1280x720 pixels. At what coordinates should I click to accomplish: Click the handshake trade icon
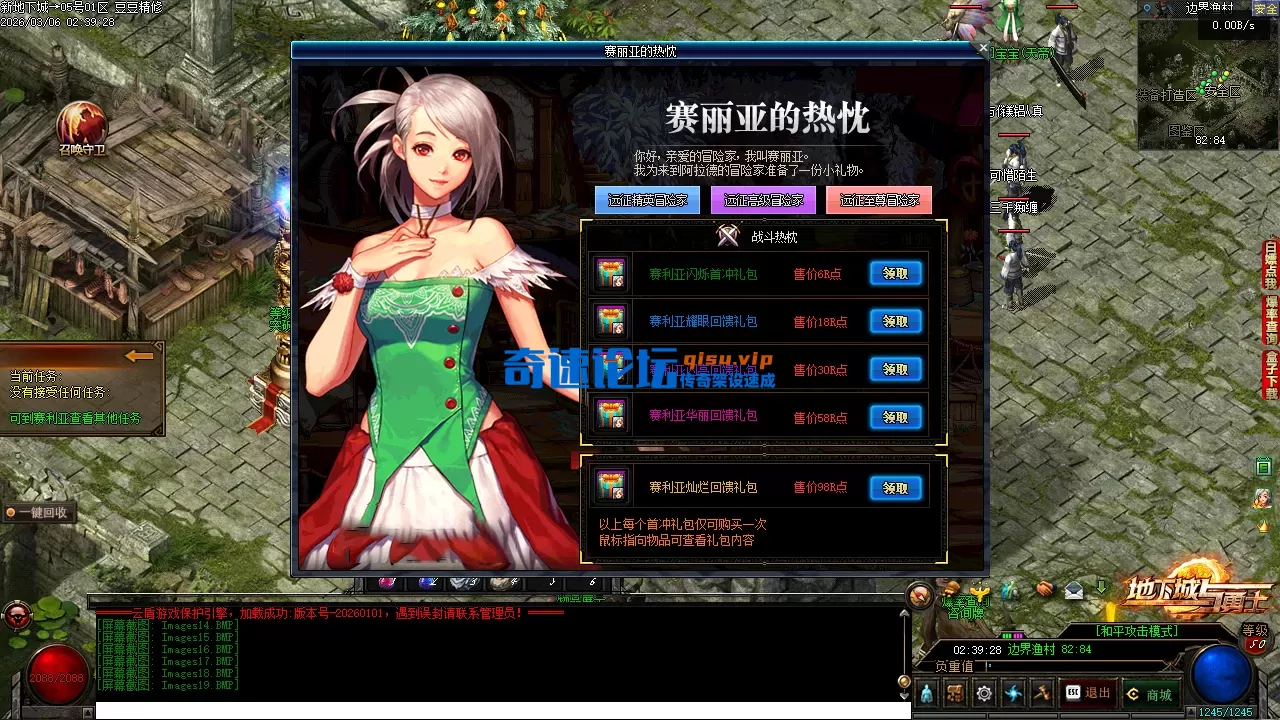pyautogui.click(x=1043, y=590)
